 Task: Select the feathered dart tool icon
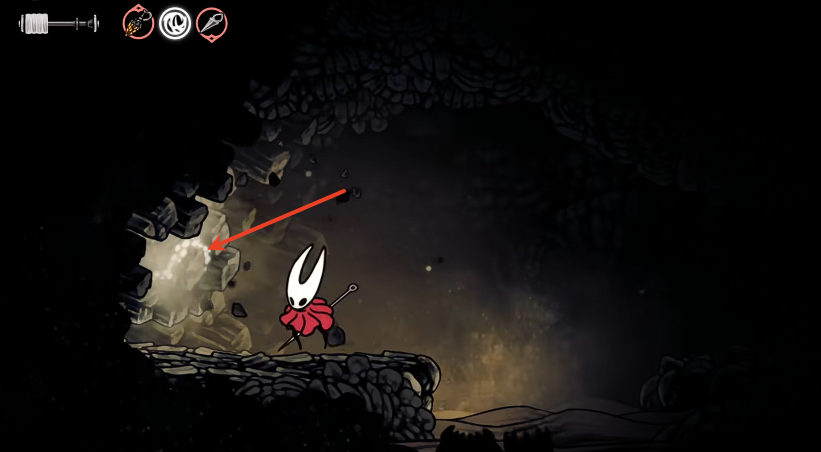coord(138,22)
